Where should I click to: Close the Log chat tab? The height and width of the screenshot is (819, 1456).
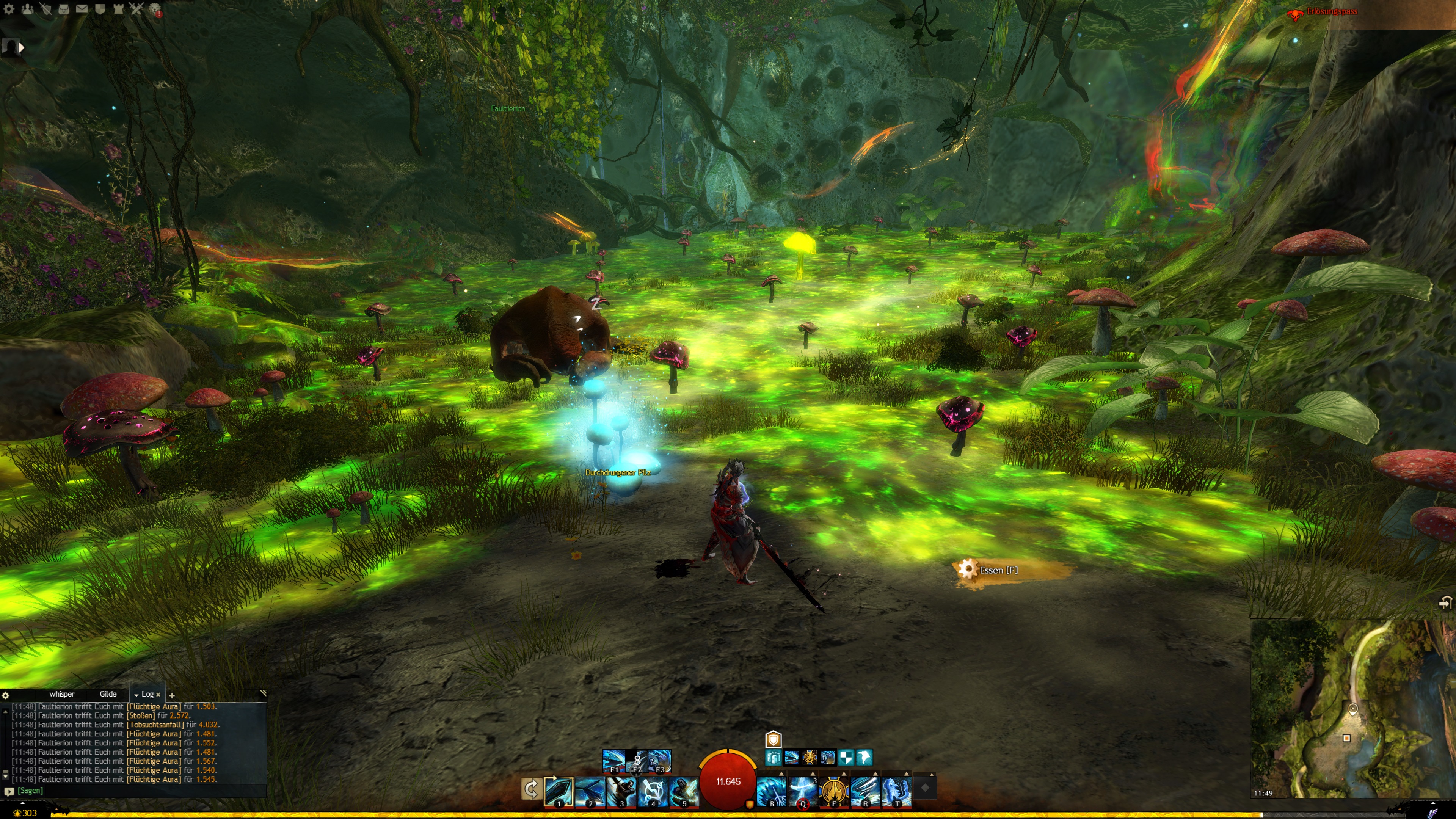pos(158,695)
